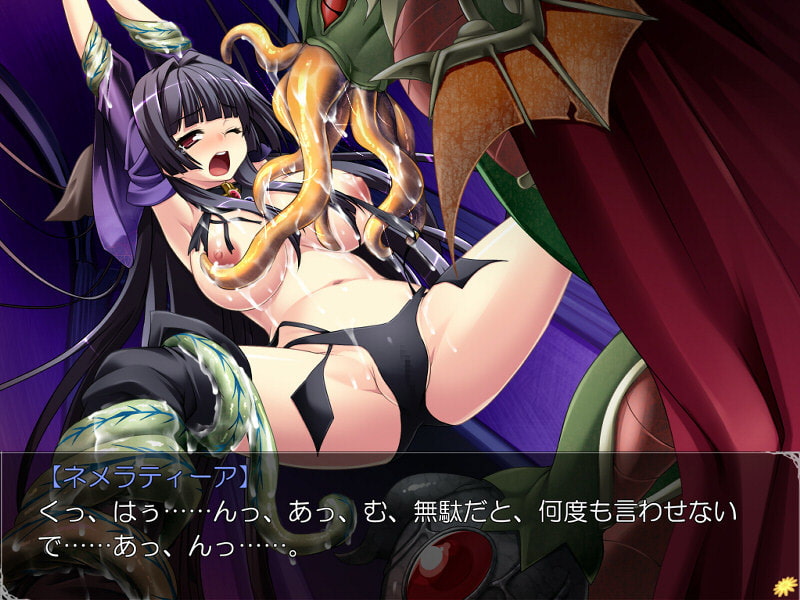
Task: Click the yellow flower advance icon
Action: click(x=781, y=582)
